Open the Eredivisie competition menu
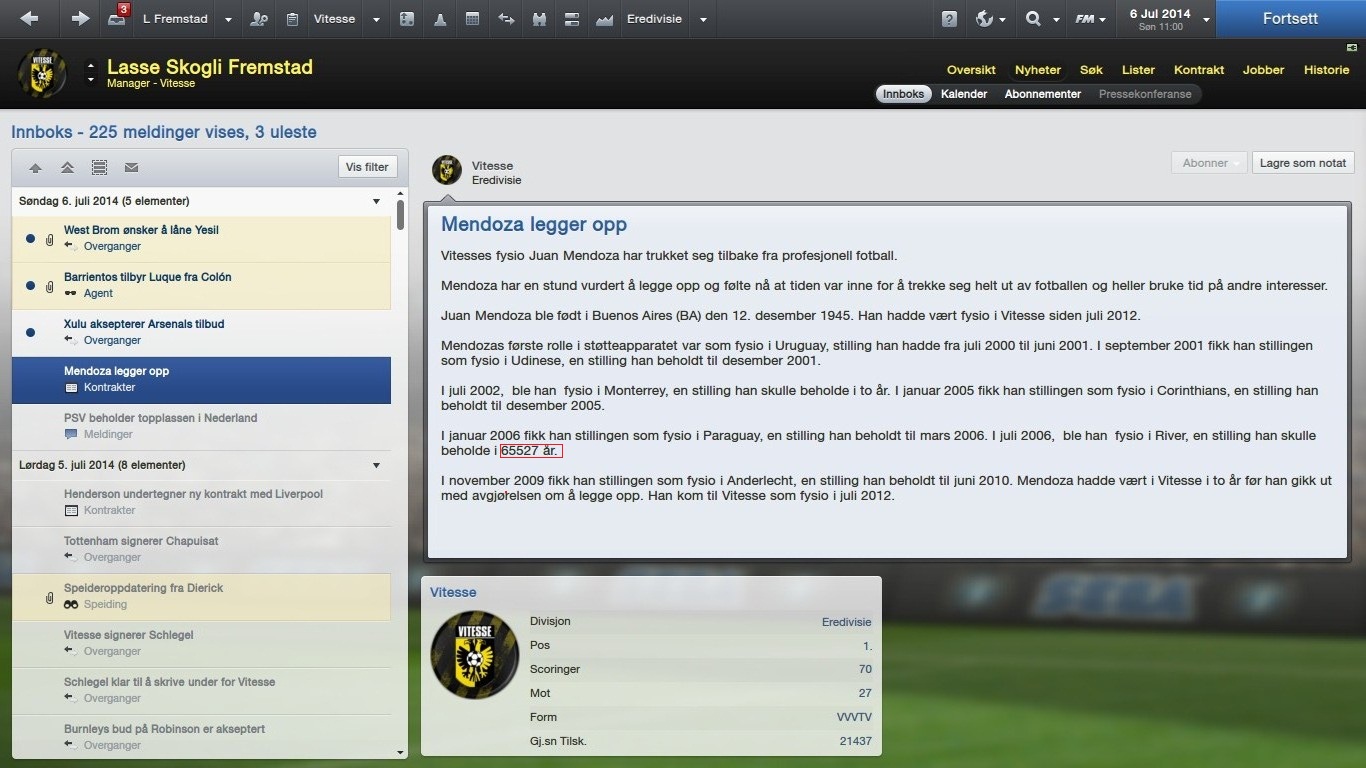The width and height of the screenshot is (1366, 768). 654,19
